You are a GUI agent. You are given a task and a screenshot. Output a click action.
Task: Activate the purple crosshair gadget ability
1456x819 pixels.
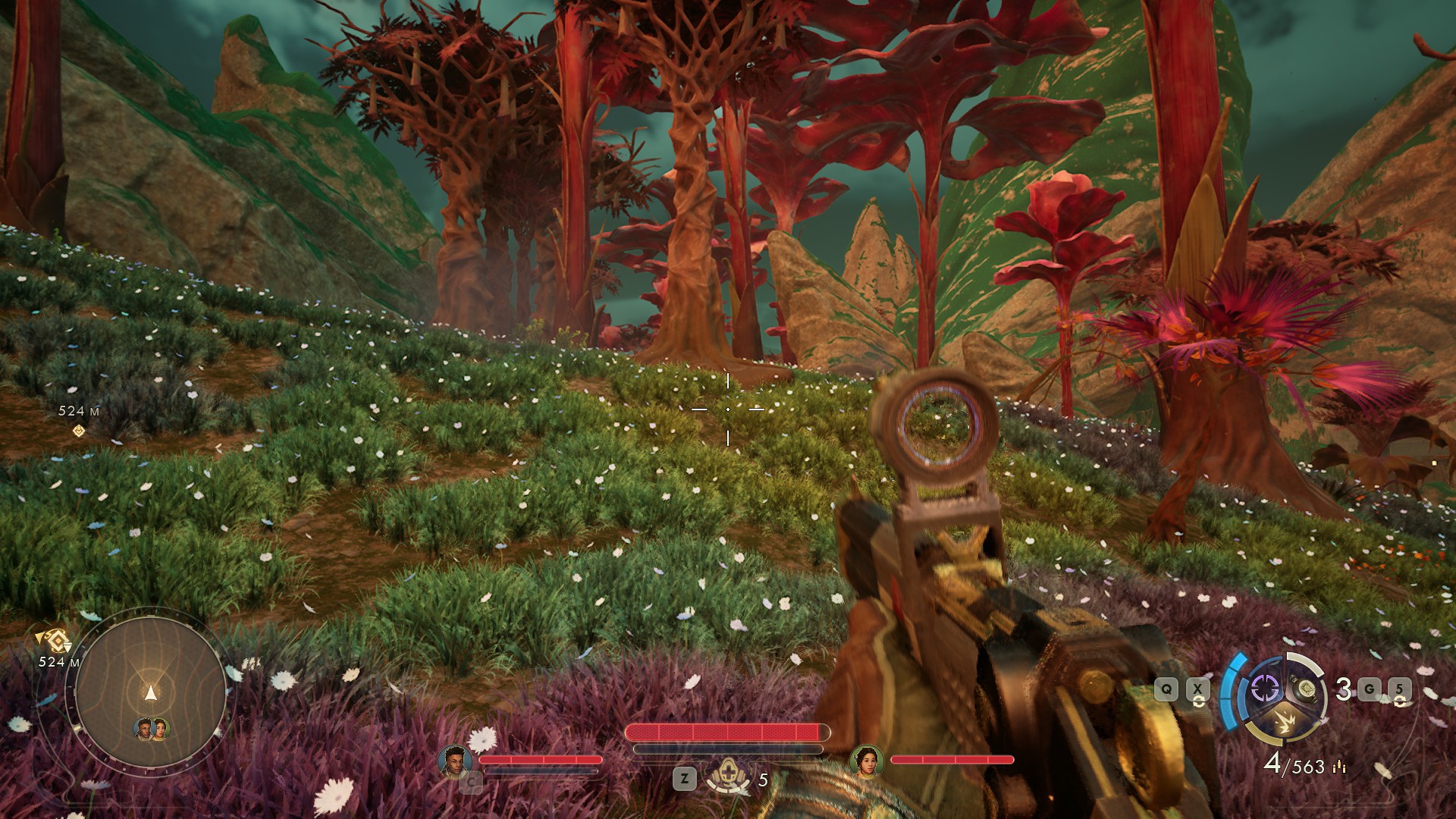point(1264,689)
